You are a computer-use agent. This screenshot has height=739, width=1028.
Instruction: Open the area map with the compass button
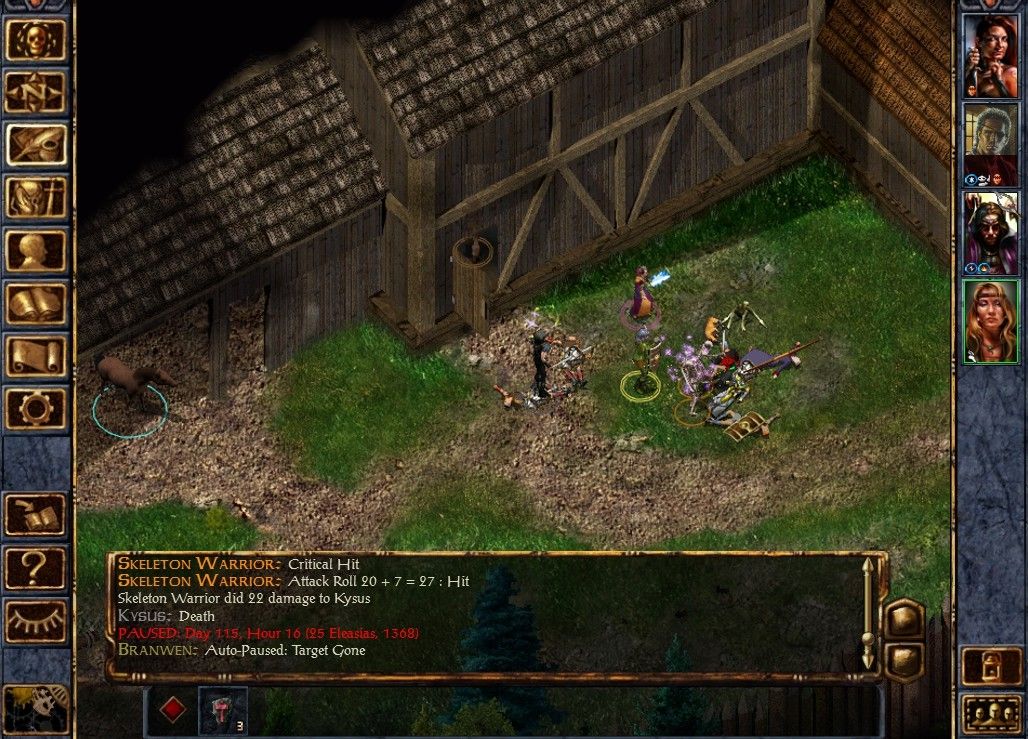coord(36,92)
